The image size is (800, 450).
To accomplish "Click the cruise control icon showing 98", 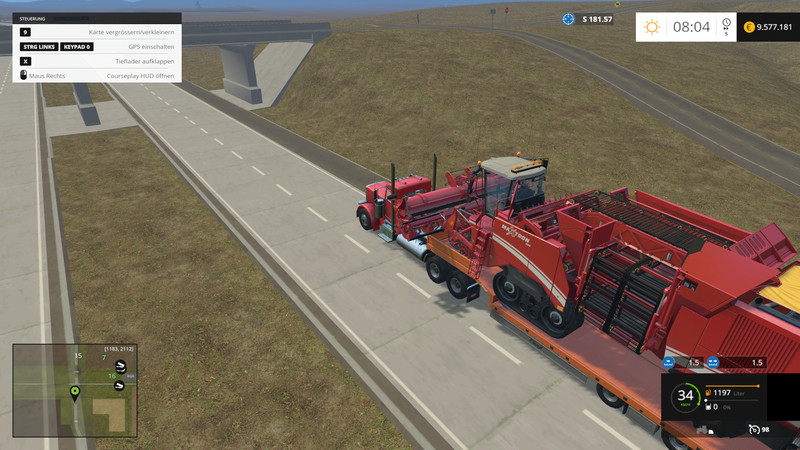I will (x=753, y=430).
